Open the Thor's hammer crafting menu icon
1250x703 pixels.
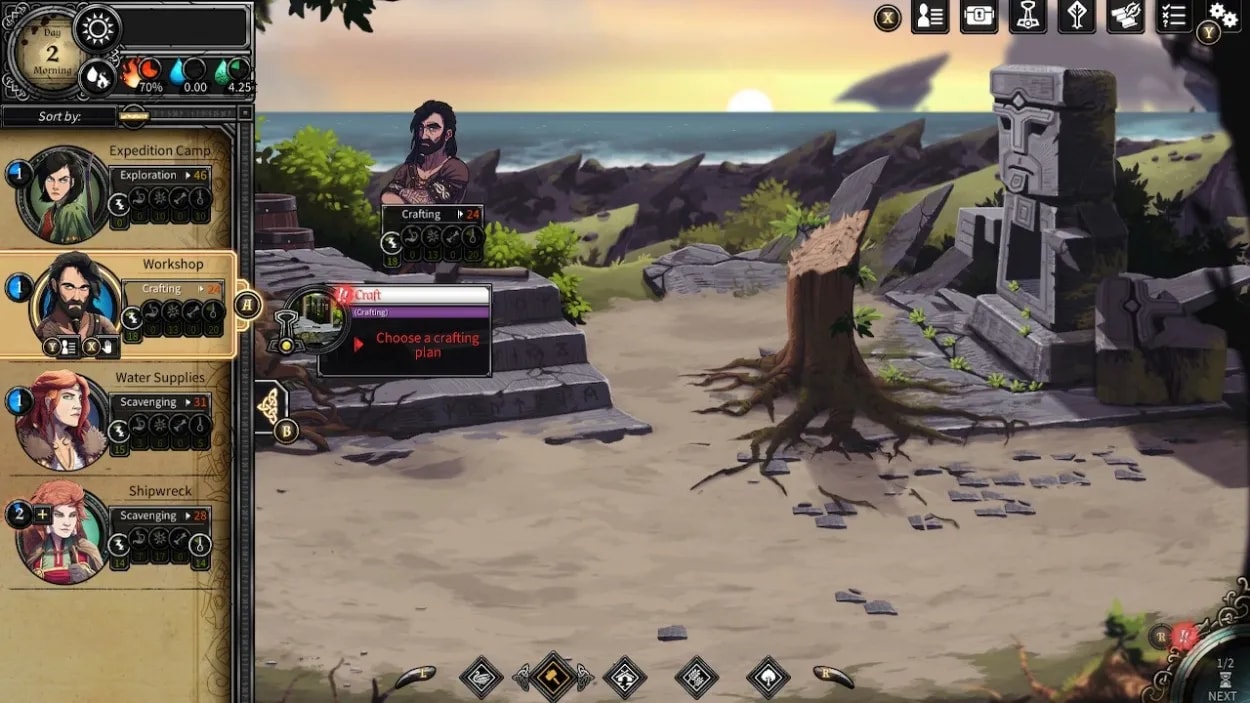point(1028,17)
